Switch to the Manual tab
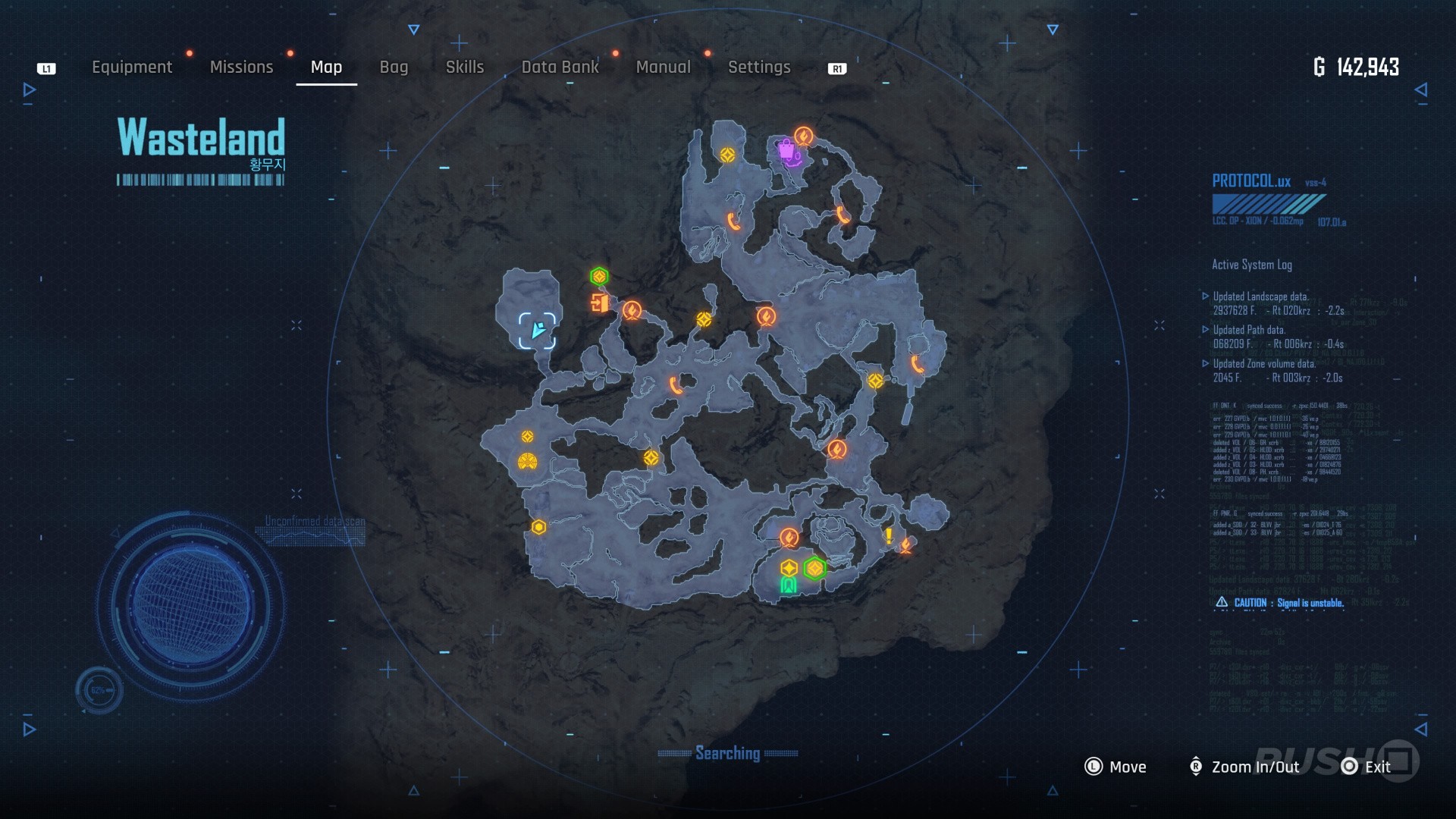 point(663,67)
